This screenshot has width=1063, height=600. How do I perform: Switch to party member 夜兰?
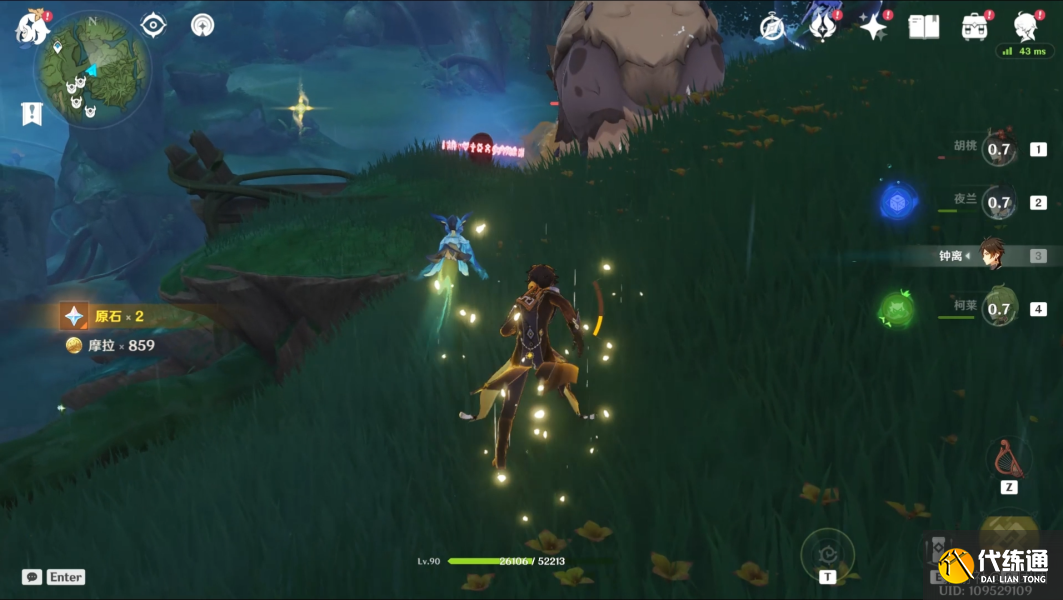pos(998,202)
